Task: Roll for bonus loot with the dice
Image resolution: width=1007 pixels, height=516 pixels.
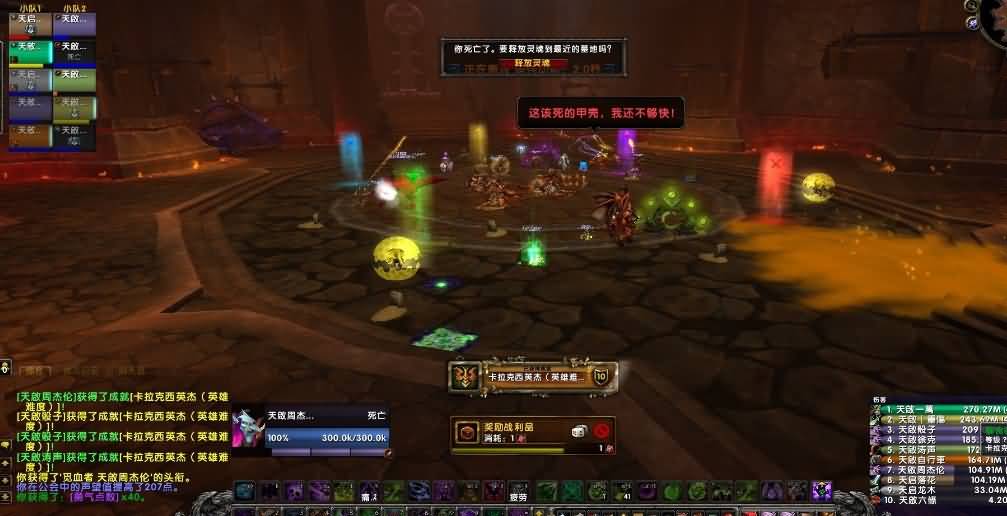Action: 579,431
